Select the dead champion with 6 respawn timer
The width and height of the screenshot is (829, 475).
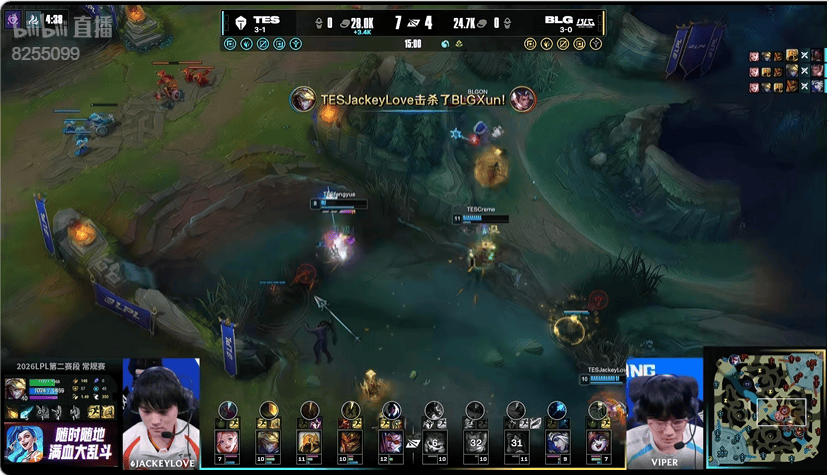click(433, 442)
